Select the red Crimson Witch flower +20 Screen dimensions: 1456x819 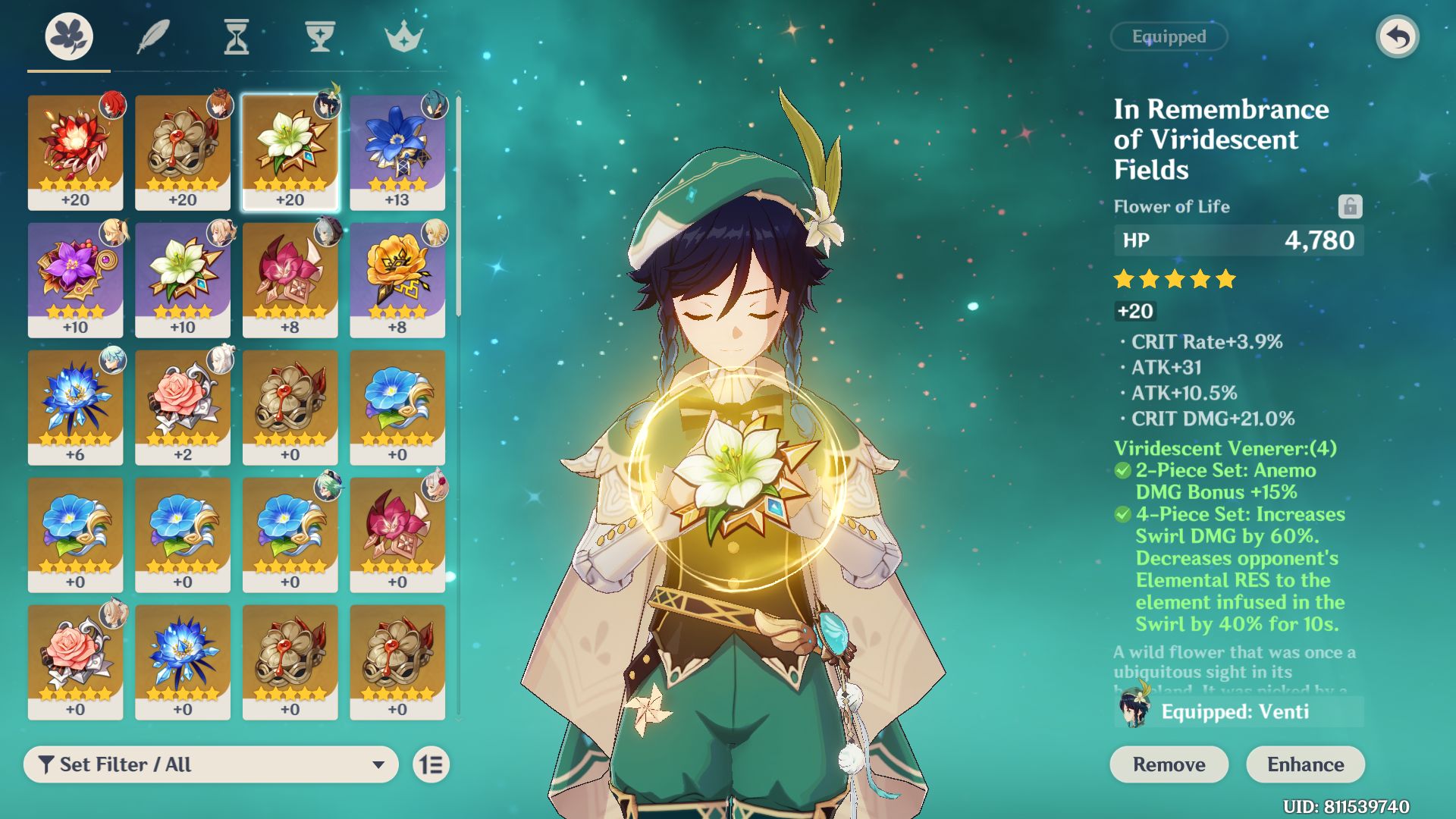point(75,152)
